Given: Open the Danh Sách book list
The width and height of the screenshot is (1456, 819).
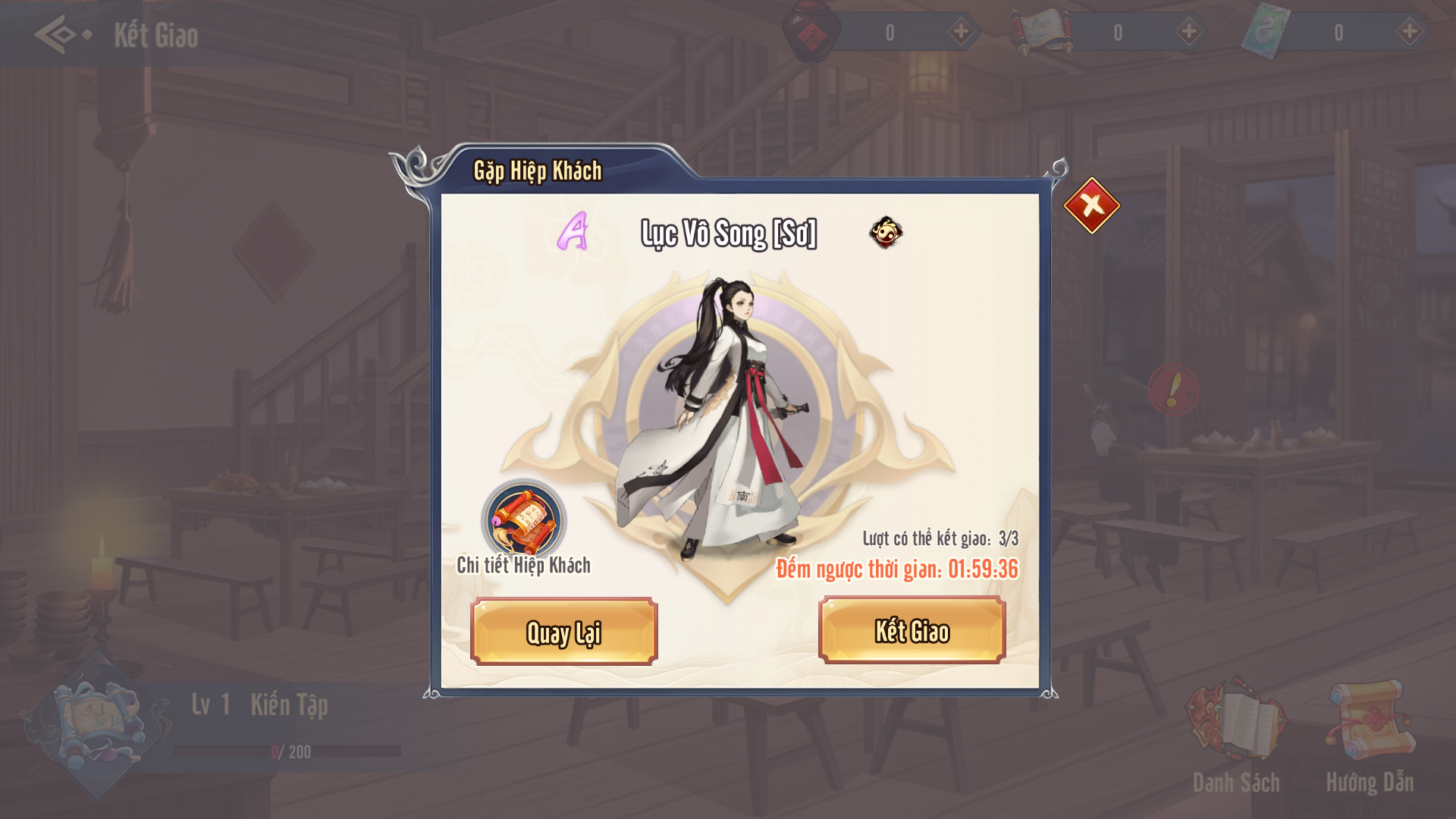Looking at the screenshot, I should point(1236,720).
